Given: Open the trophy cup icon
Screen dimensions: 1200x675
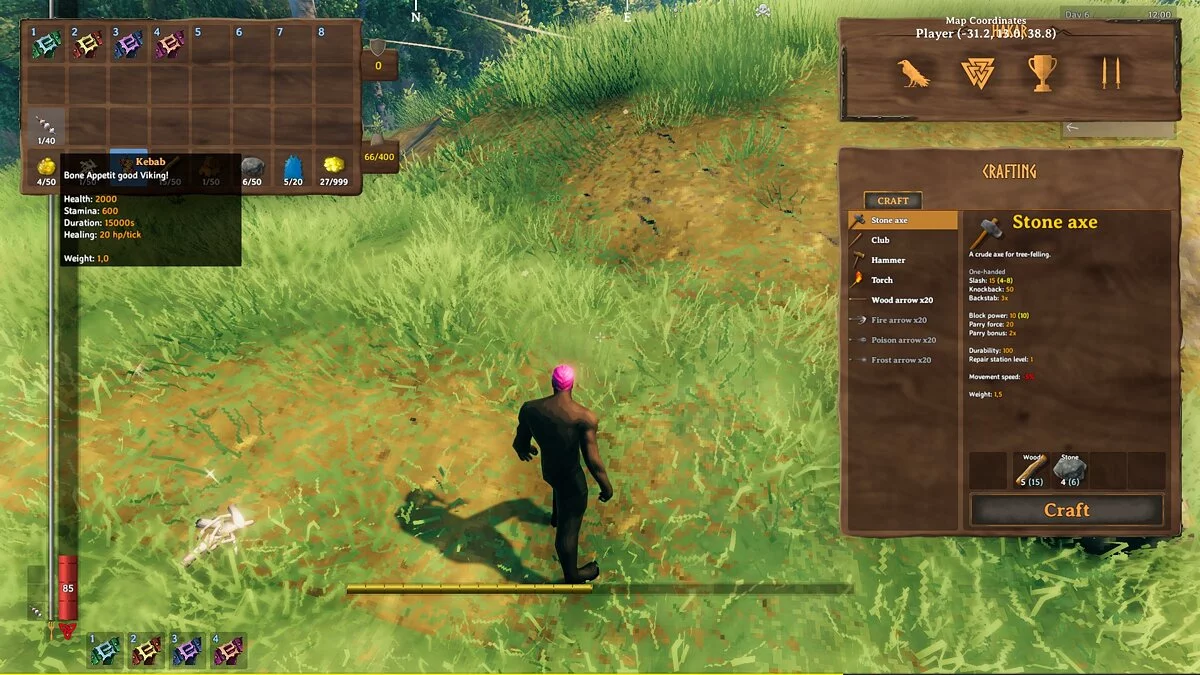Looking at the screenshot, I should (1042, 73).
